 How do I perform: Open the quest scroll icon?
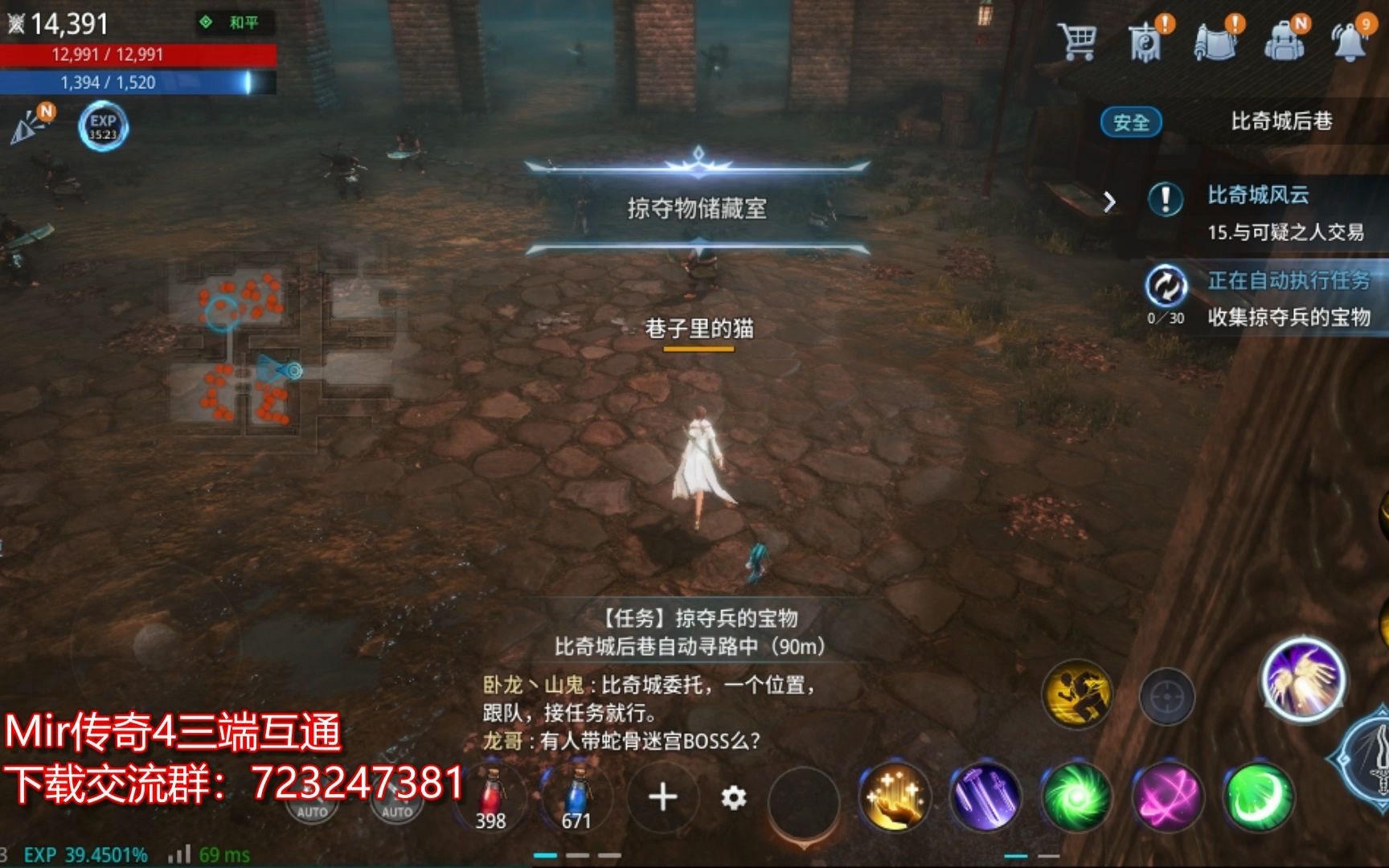pyautogui.click(x=1218, y=44)
